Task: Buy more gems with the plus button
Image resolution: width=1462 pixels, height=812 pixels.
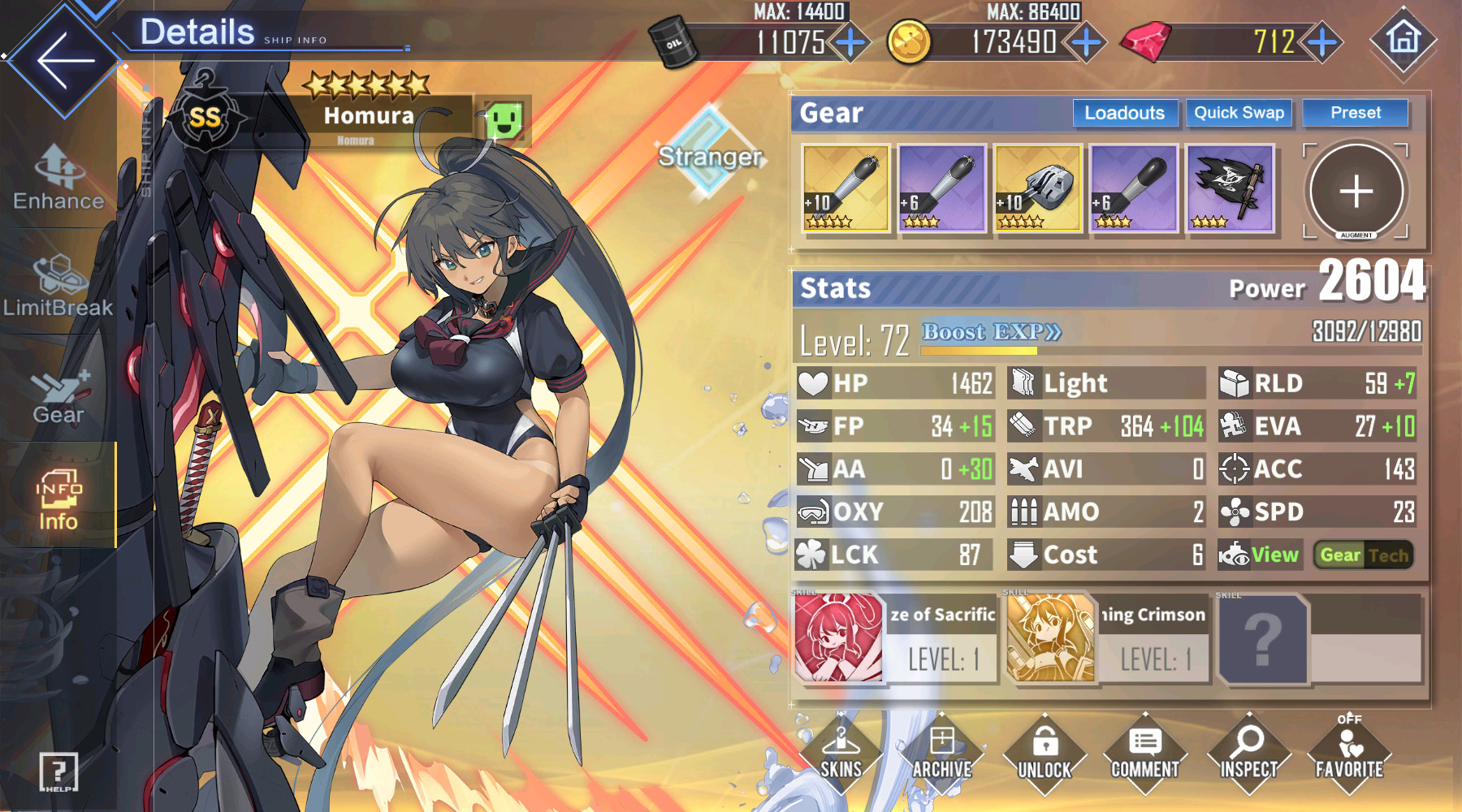Action: point(1322,42)
